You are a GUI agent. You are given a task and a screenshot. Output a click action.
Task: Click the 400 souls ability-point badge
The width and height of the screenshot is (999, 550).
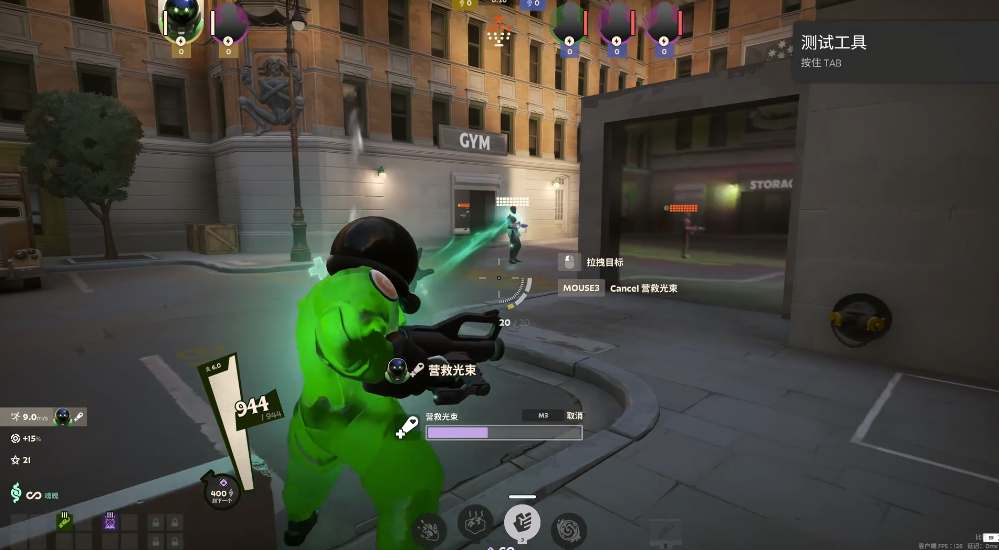(222, 491)
